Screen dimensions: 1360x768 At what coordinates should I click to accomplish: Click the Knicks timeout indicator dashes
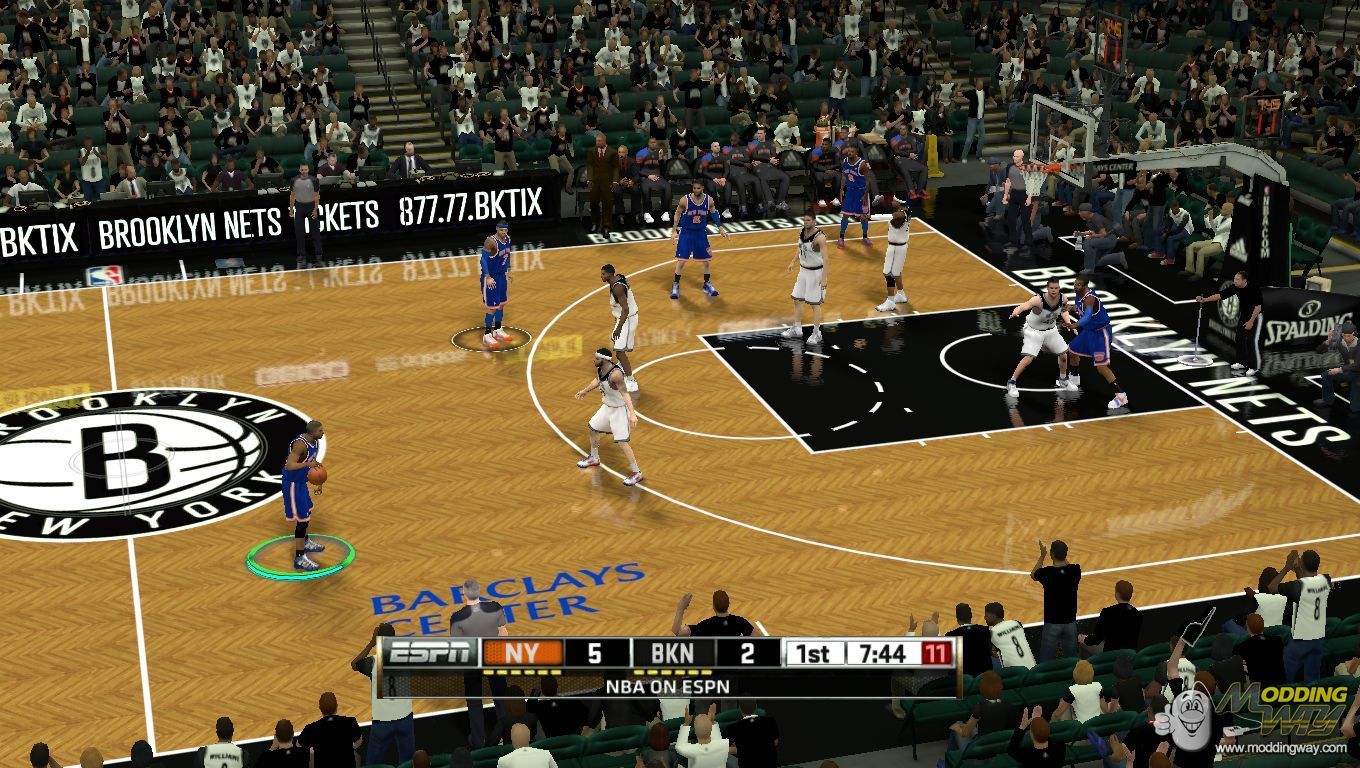522,672
